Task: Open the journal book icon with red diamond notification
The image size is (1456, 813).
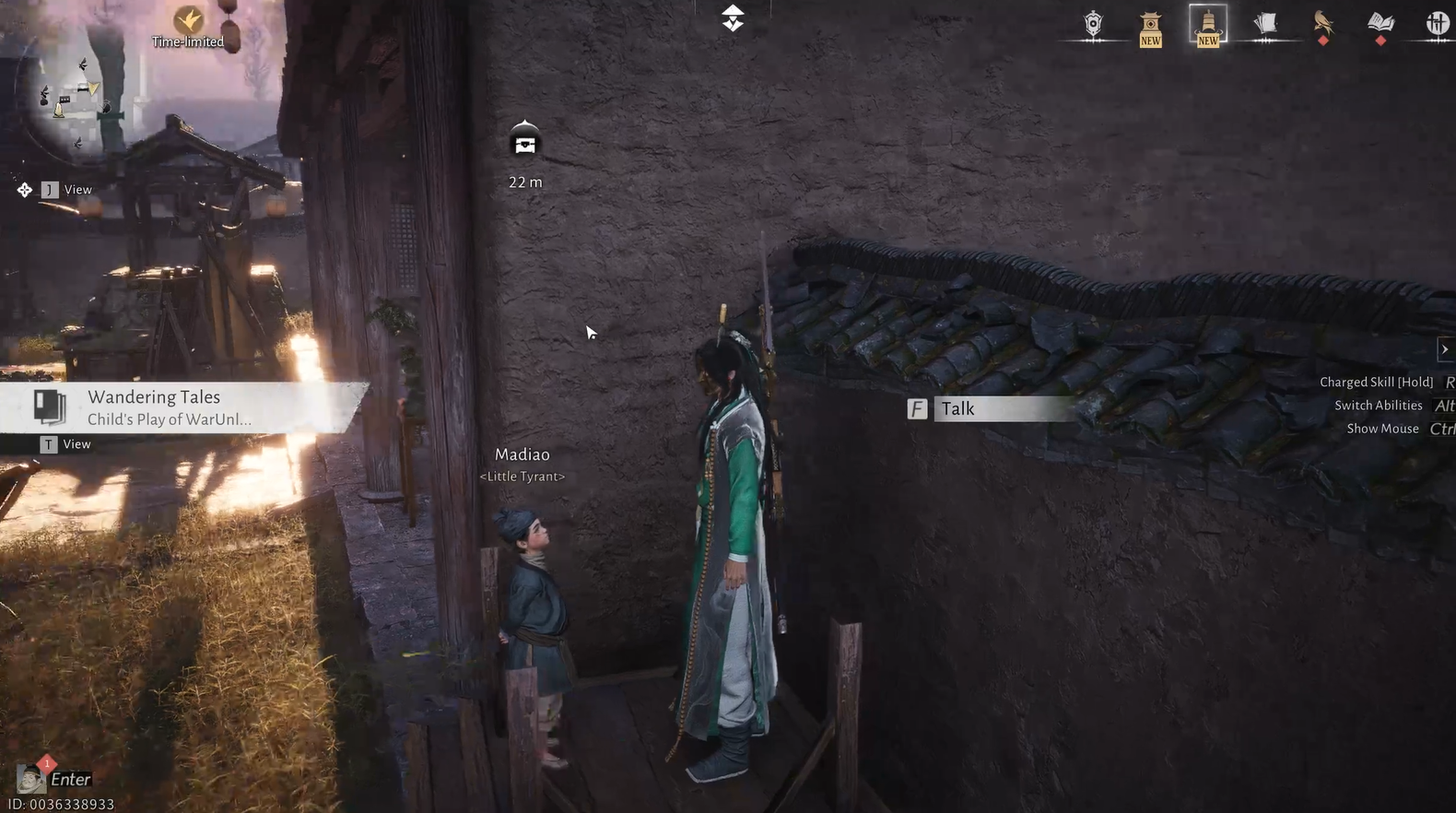Action: coord(1380,25)
